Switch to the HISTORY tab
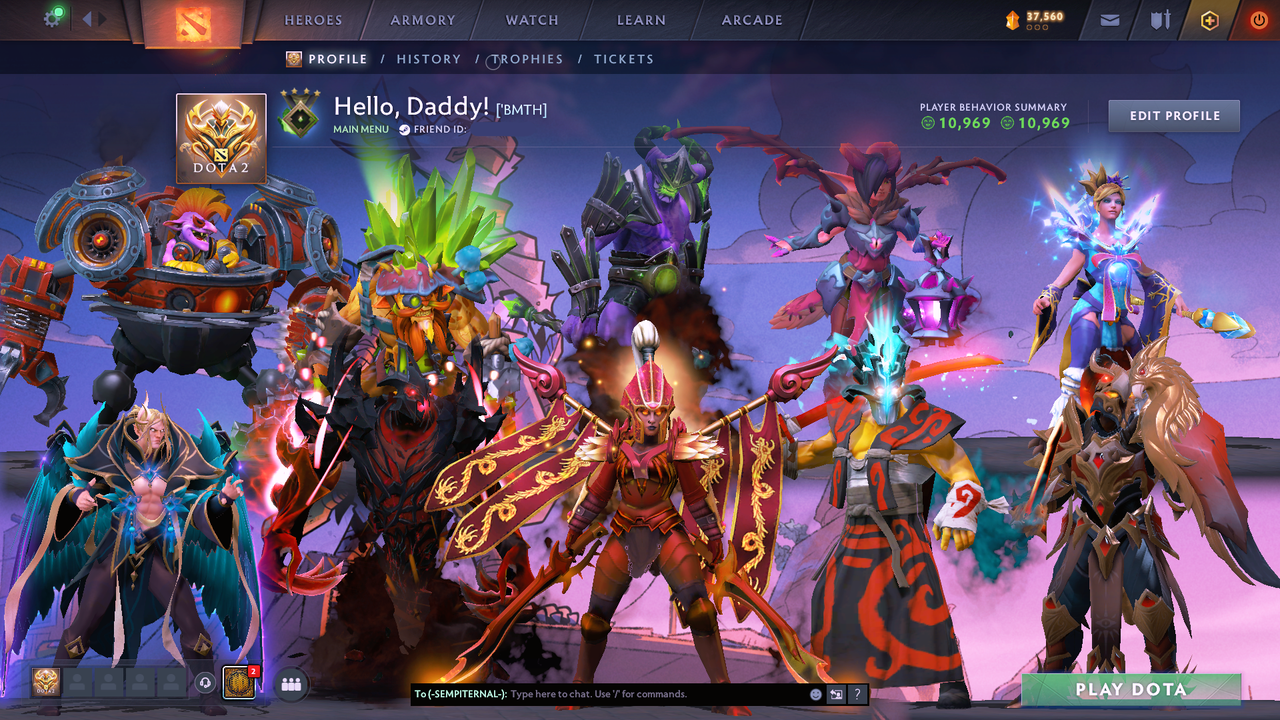Viewport: 1280px width, 720px height. (428, 59)
